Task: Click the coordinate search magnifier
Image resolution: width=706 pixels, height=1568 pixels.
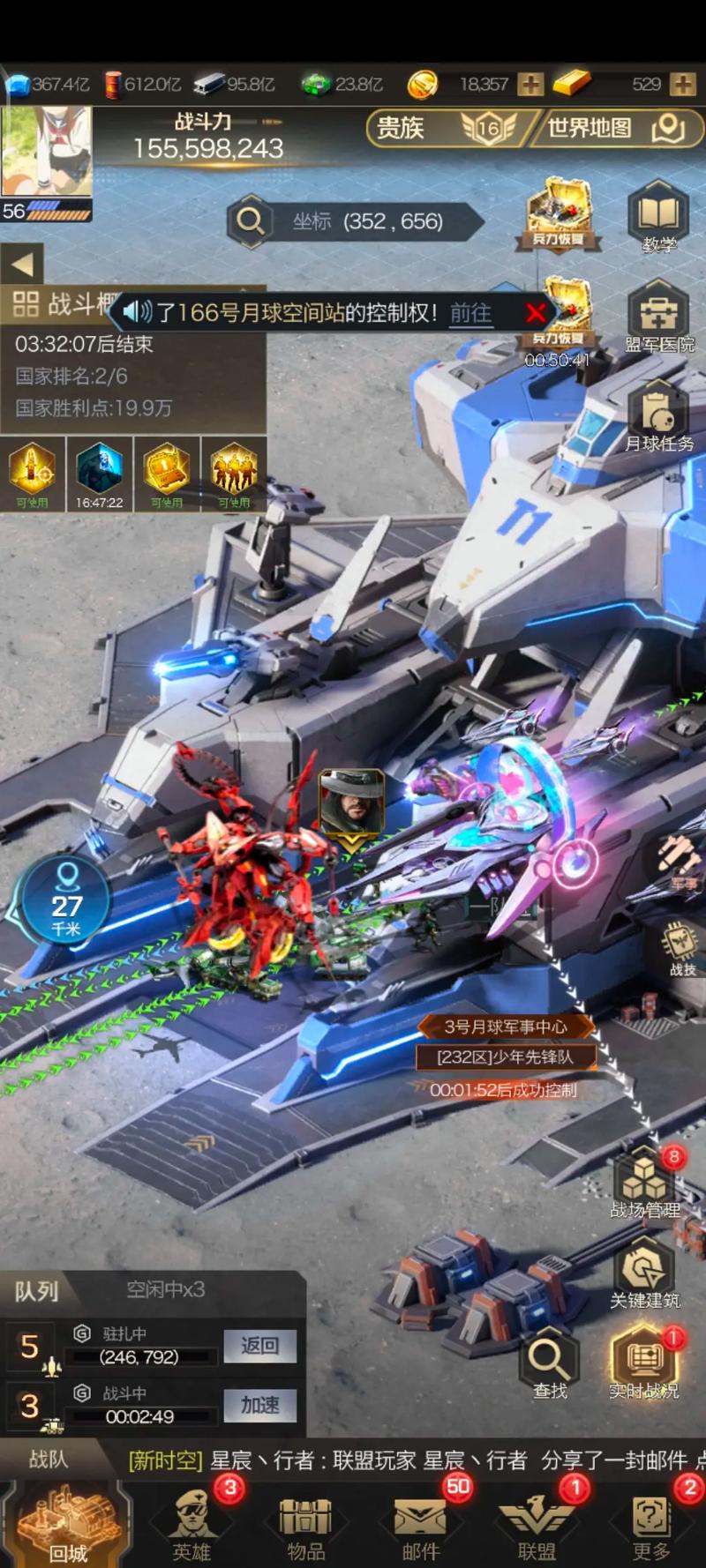Action: (251, 220)
